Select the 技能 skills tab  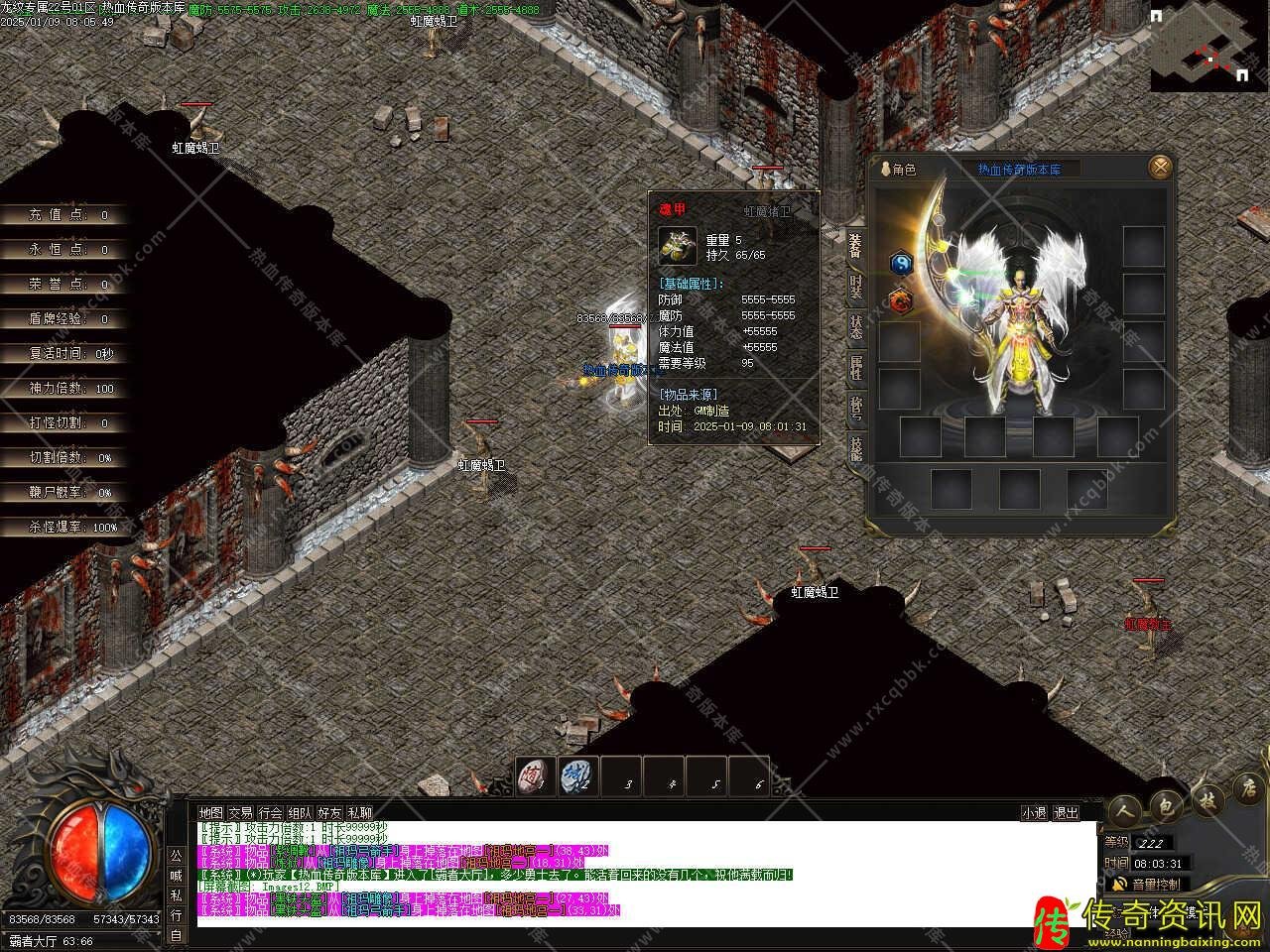coord(855,448)
